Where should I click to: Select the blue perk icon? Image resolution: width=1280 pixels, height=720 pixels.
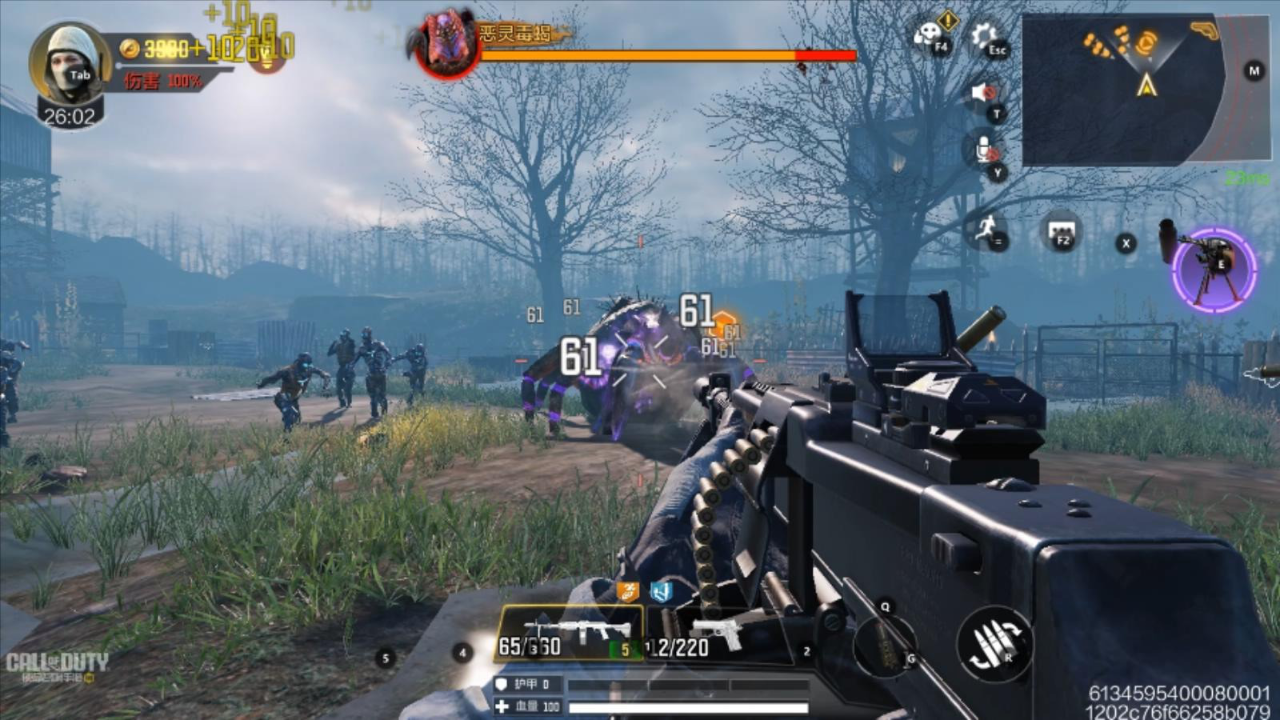click(x=661, y=591)
